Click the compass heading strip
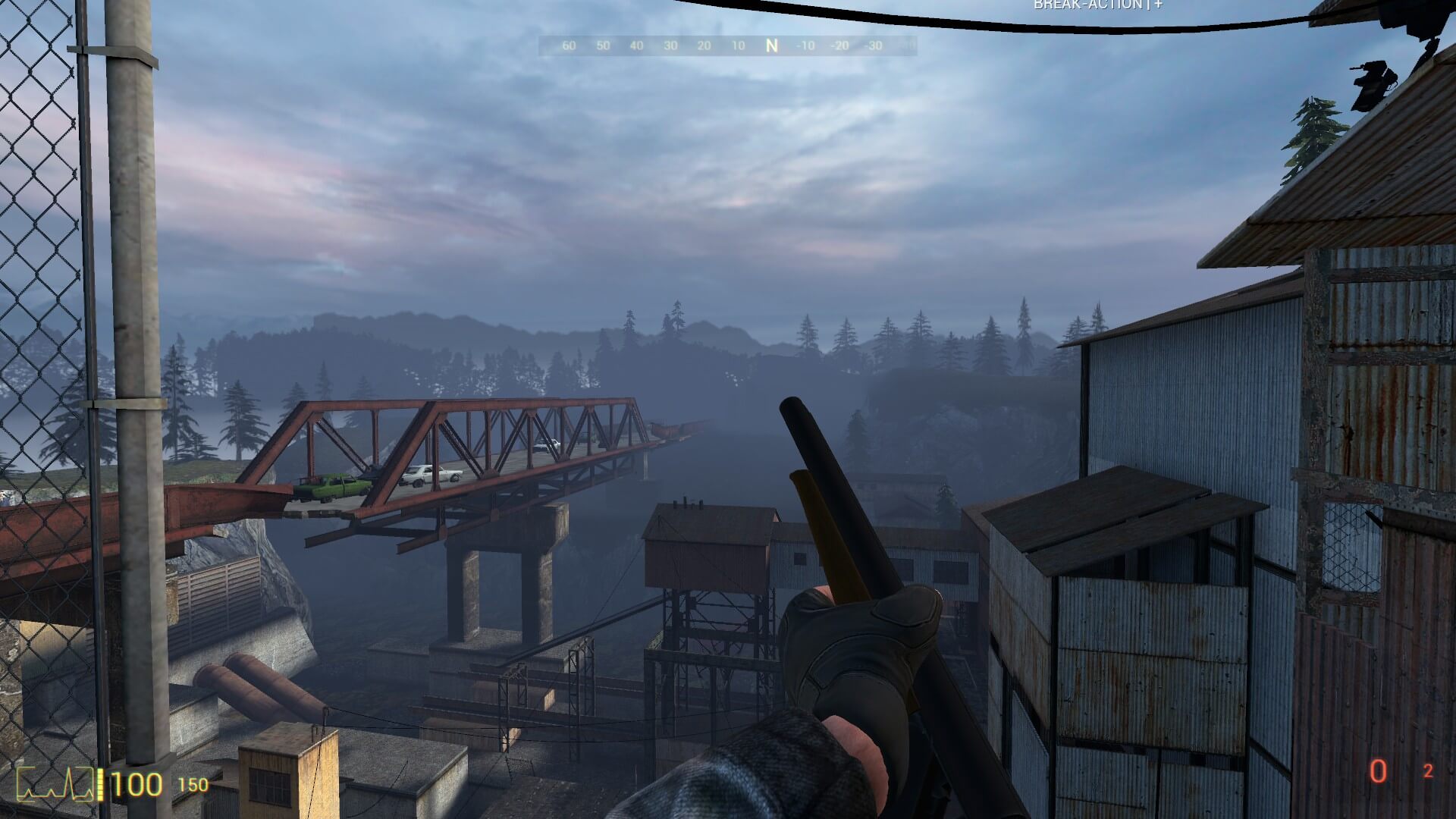1456x819 pixels. [x=727, y=45]
